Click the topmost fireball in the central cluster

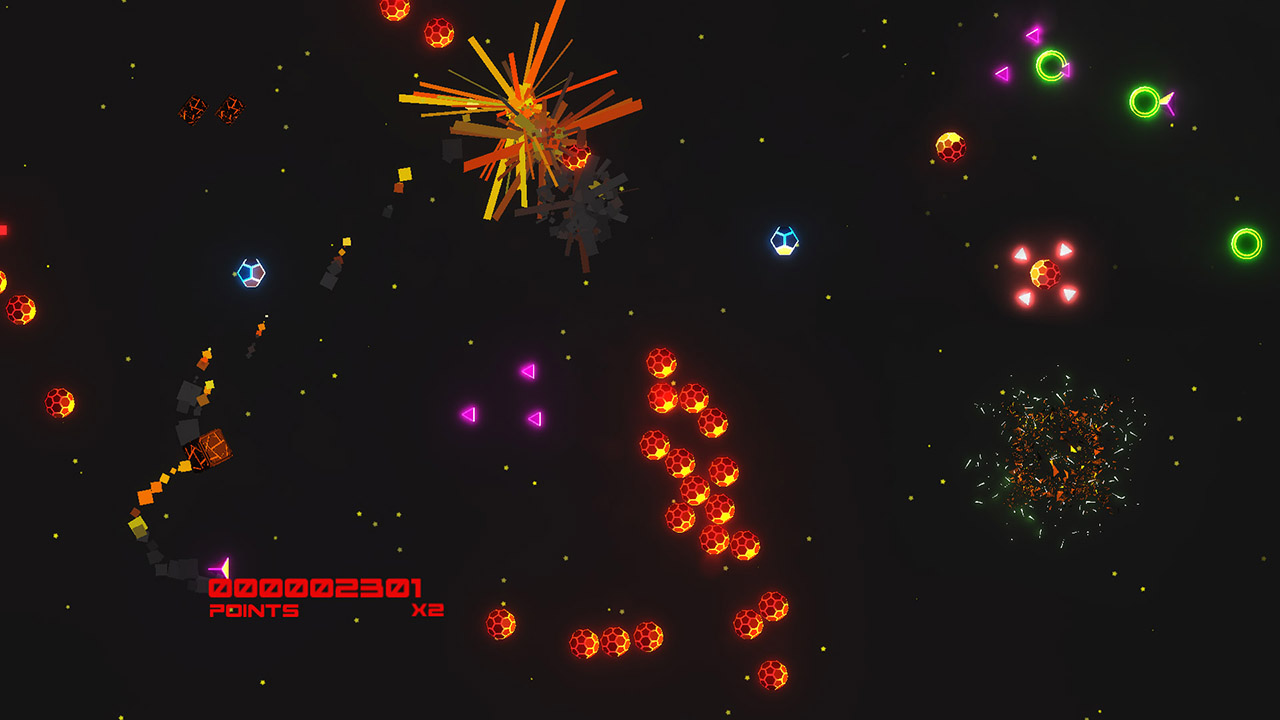(664, 360)
